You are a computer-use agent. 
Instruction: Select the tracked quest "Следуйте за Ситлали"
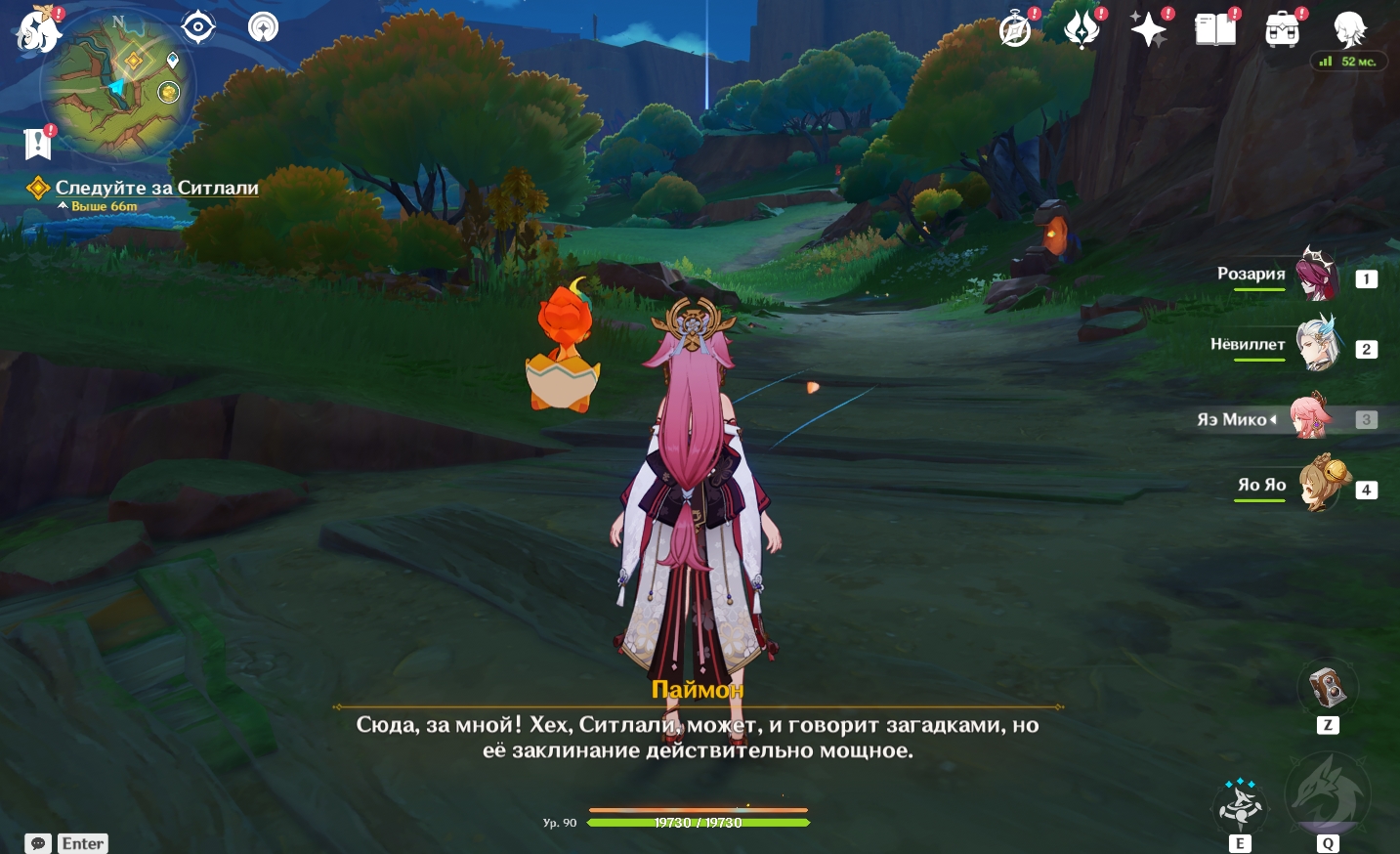156,188
